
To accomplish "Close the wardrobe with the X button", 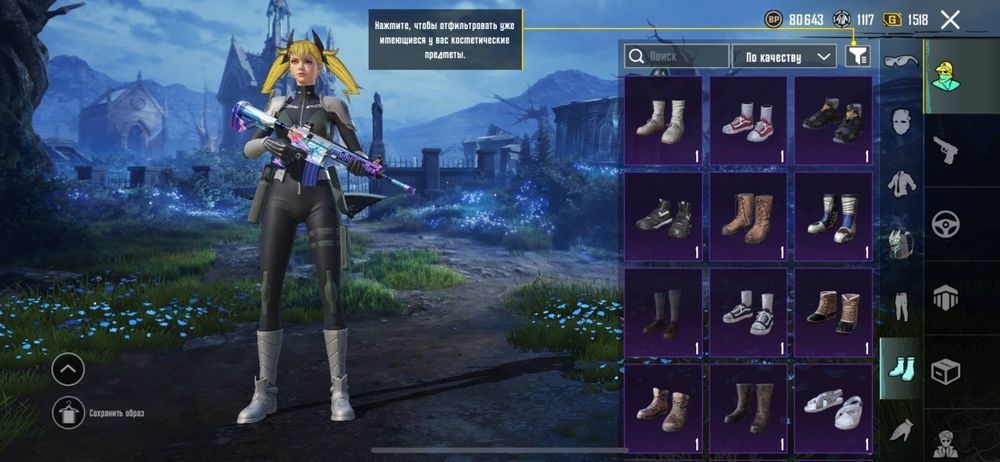I will (950, 19).
